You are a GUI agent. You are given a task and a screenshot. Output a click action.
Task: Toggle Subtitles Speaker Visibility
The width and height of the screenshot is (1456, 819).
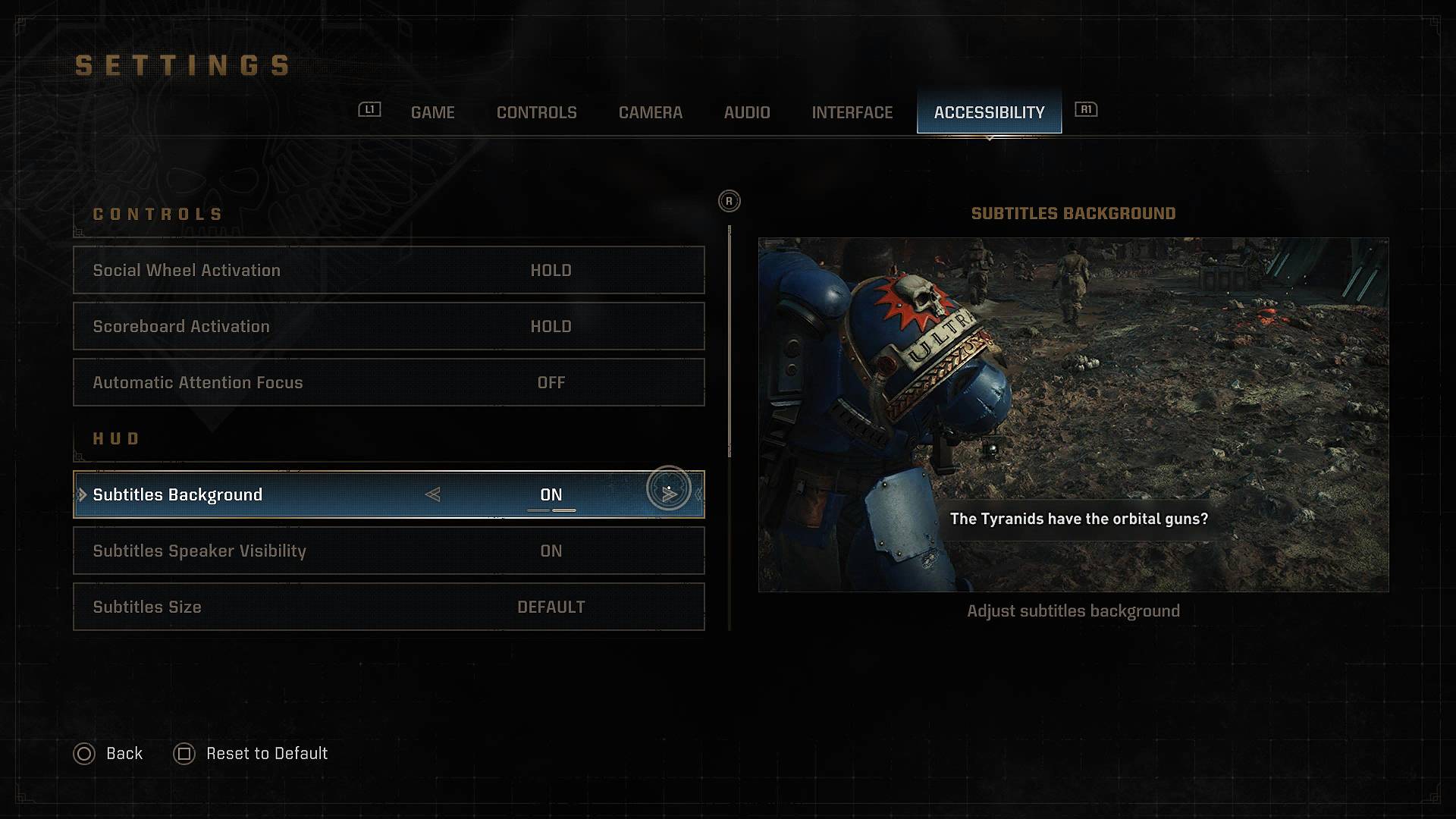[388, 551]
